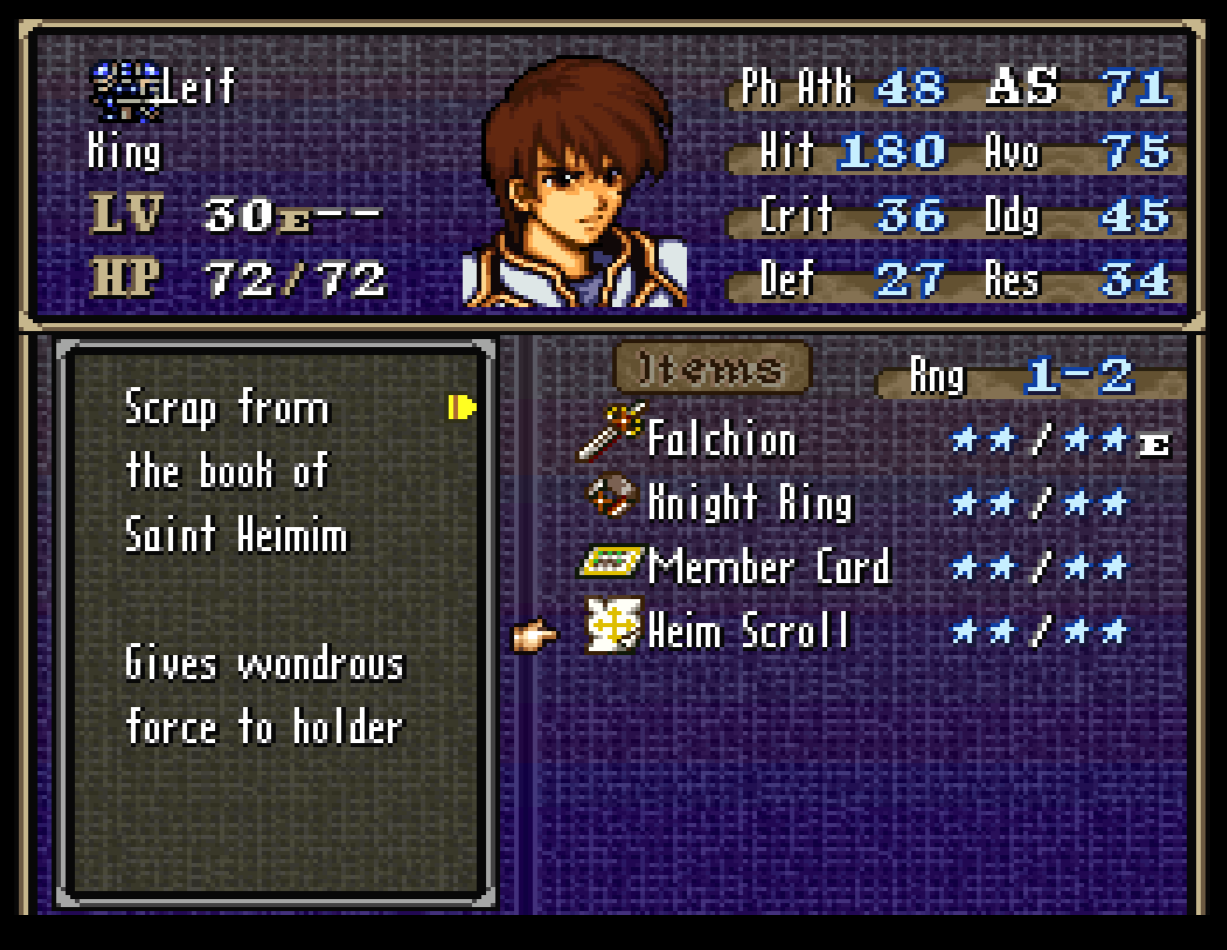Image resolution: width=1227 pixels, height=950 pixels.
Task: Choose the Knight Ring item
Action: point(750,503)
